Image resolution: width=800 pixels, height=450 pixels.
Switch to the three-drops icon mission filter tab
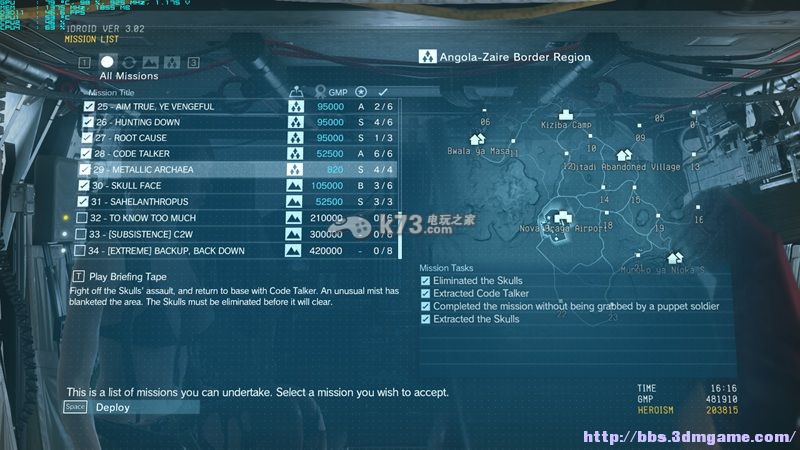coord(172,62)
